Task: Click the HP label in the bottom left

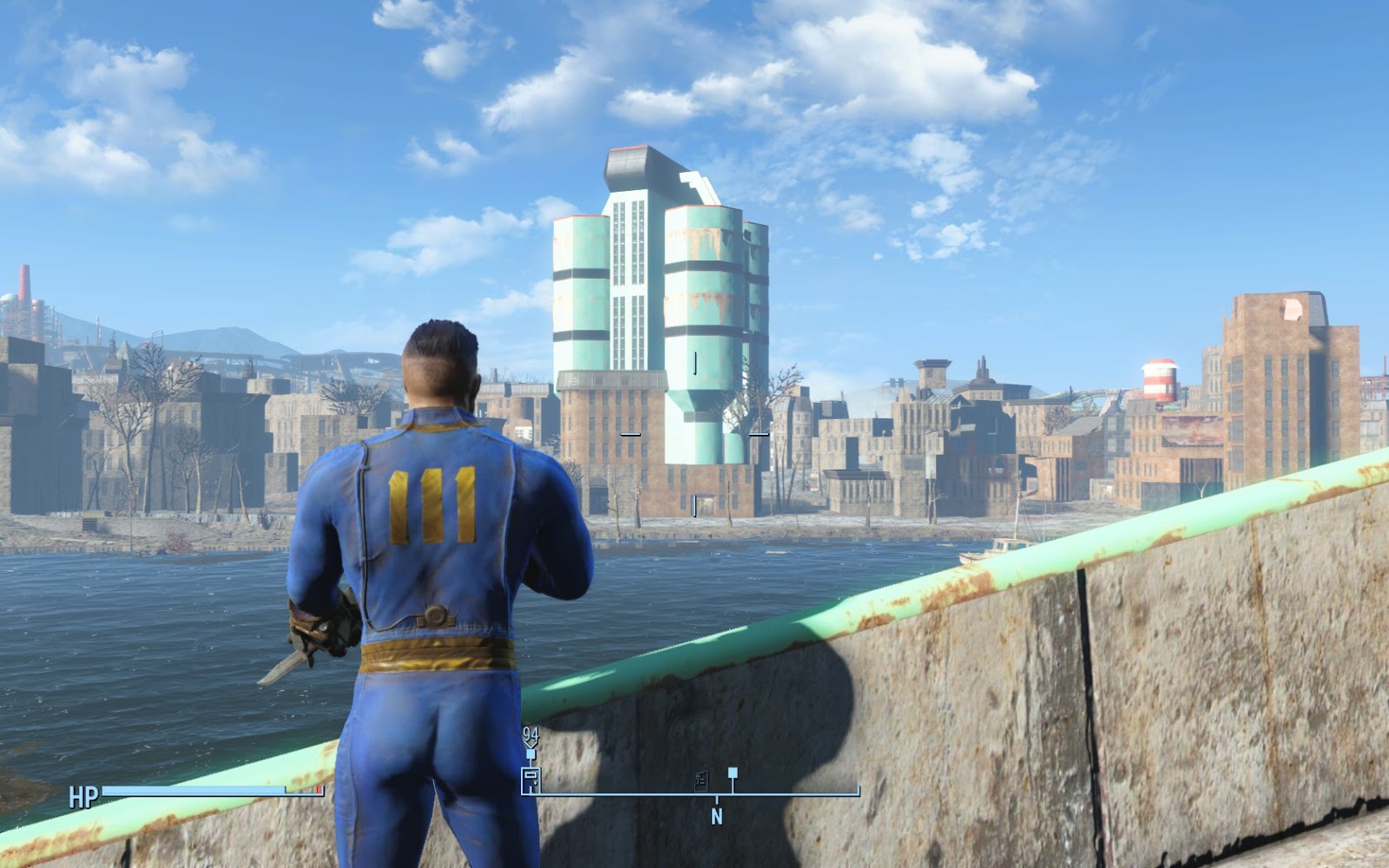Action: (x=82, y=794)
